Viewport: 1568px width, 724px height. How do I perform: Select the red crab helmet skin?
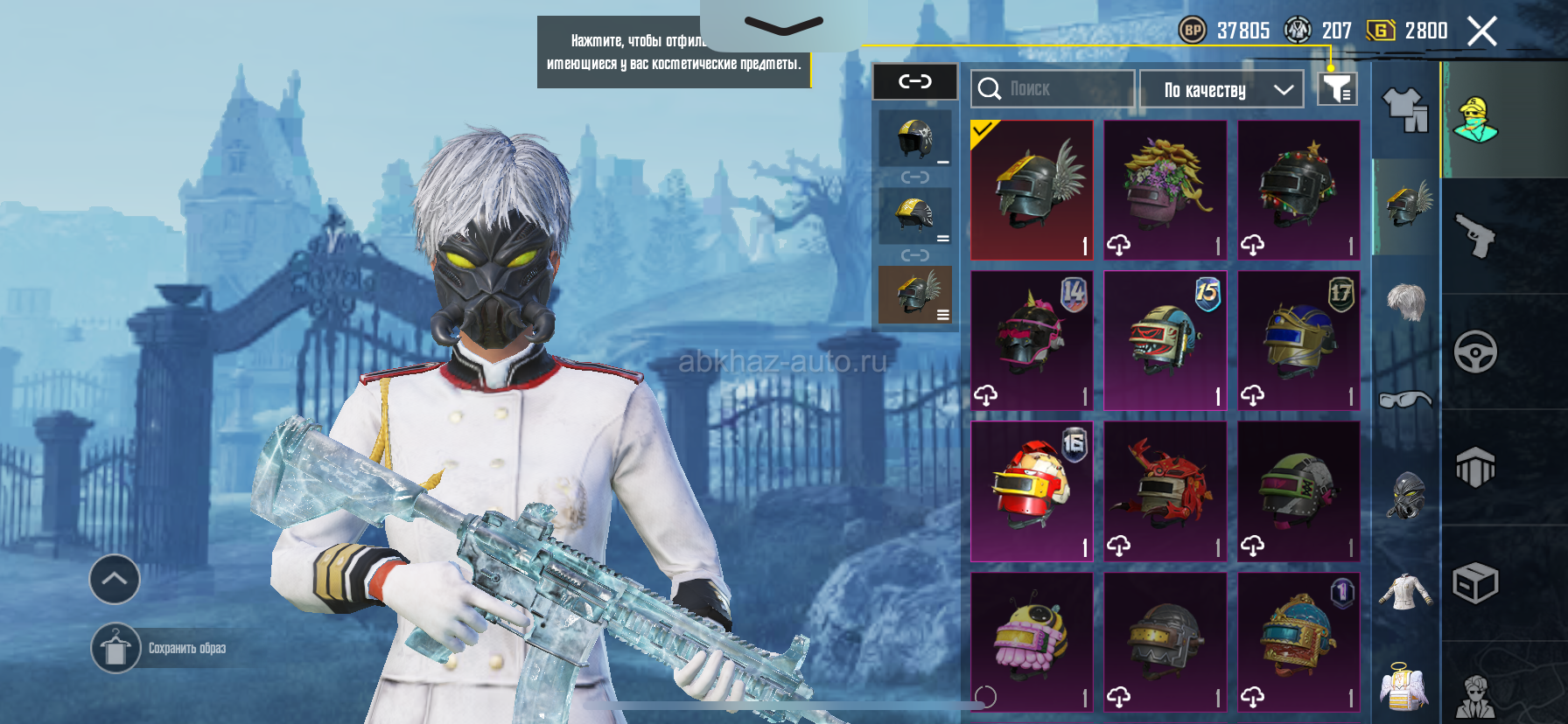point(1165,491)
